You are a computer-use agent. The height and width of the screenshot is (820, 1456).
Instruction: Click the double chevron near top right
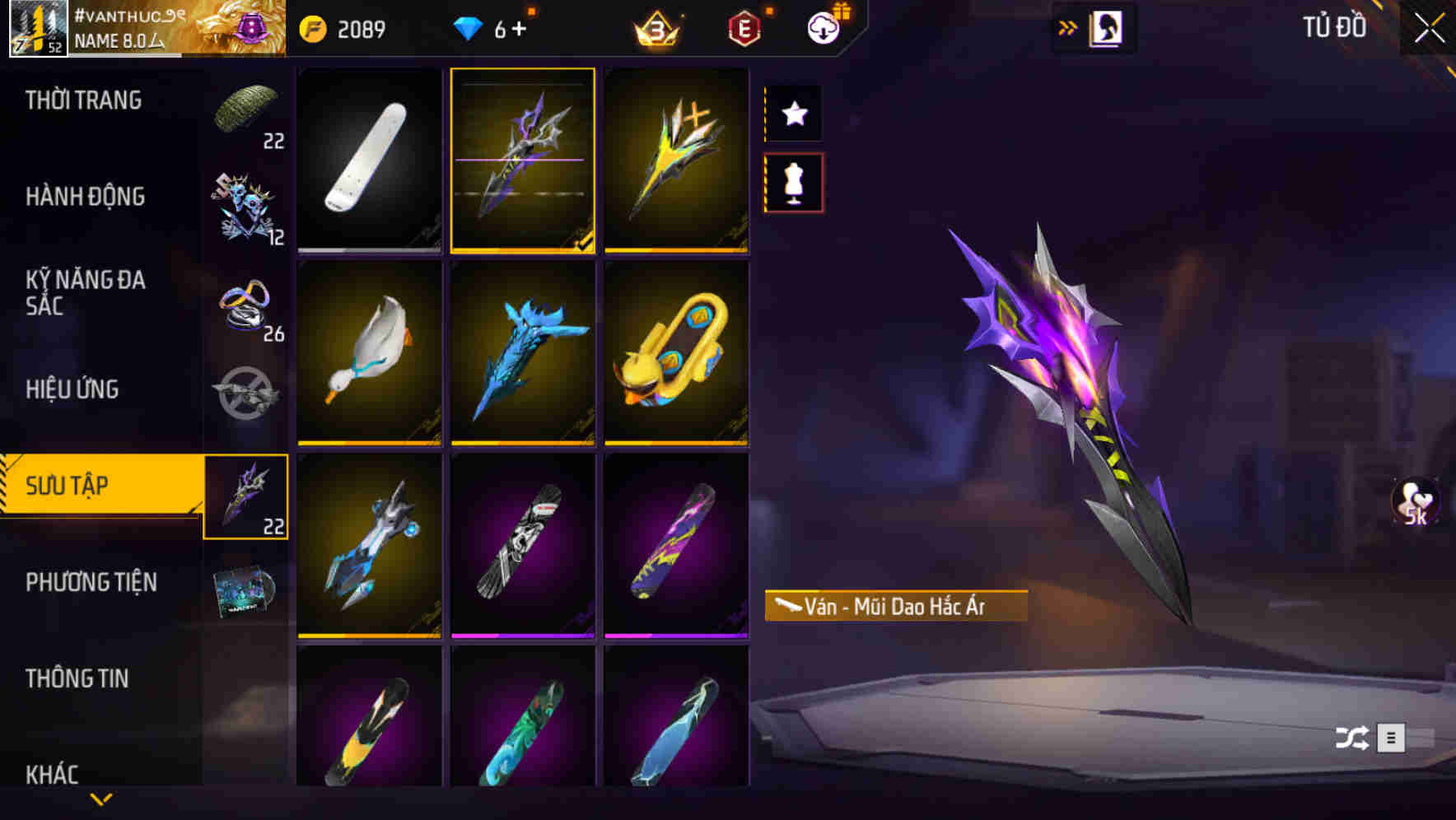pos(1068,26)
